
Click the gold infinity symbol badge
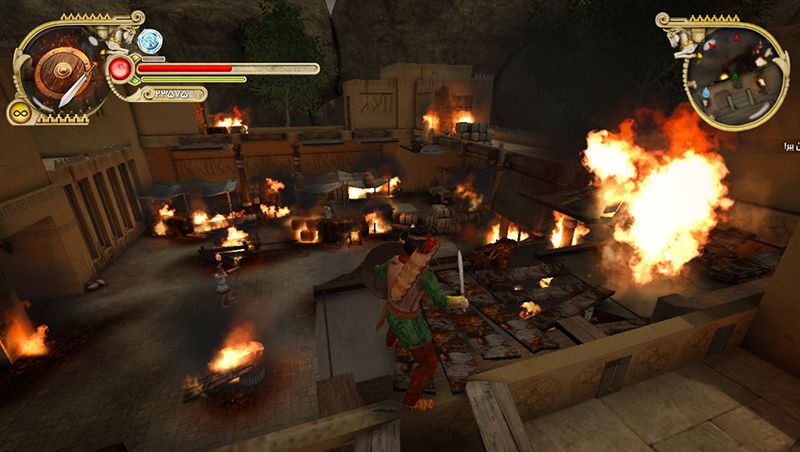[x=18, y=112]
